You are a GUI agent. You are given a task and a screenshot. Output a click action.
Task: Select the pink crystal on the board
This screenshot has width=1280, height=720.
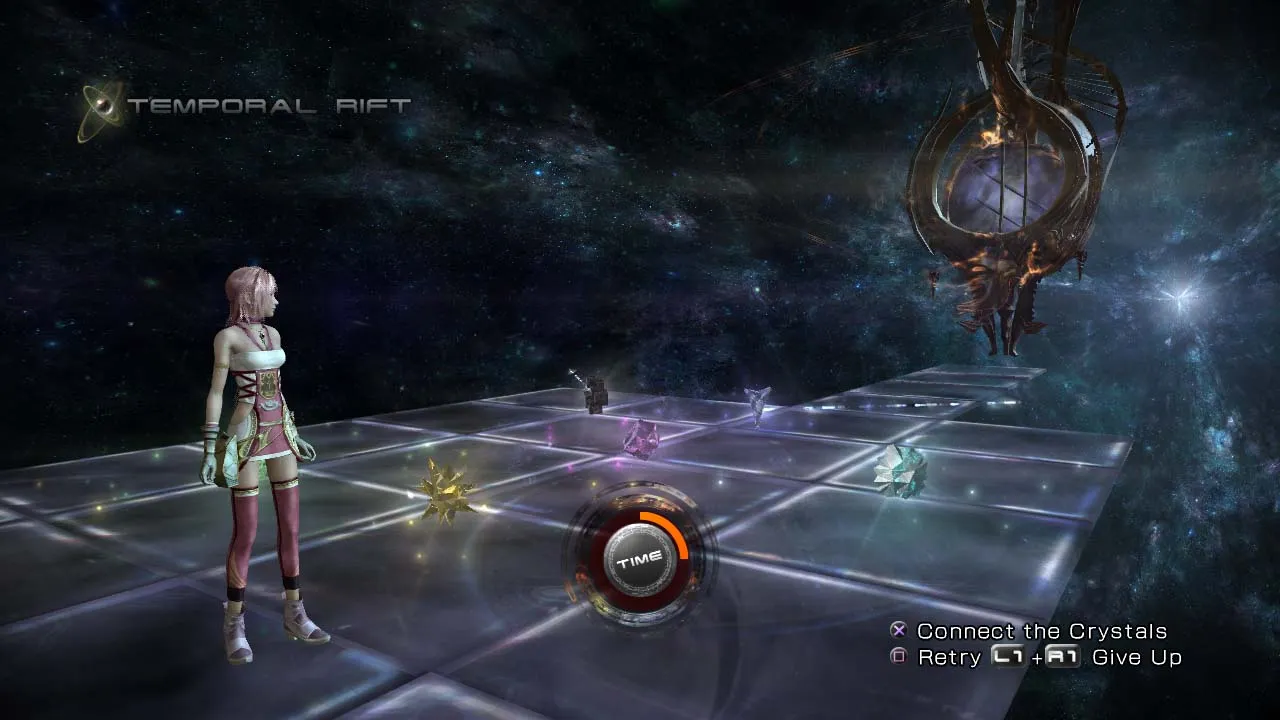tap(640, 438)
